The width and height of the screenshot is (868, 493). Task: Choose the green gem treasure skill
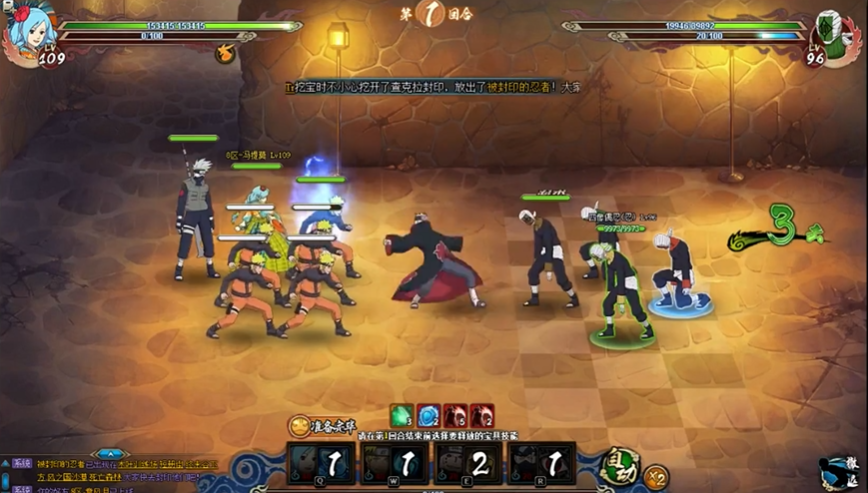[402, 415]
